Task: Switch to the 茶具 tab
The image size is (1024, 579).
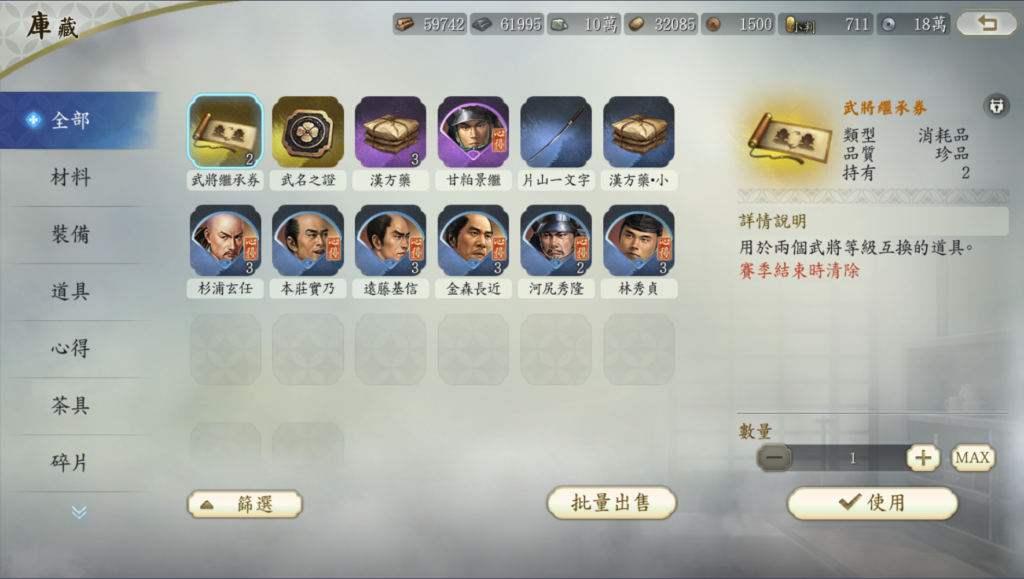Action: (x=71, y=406)
